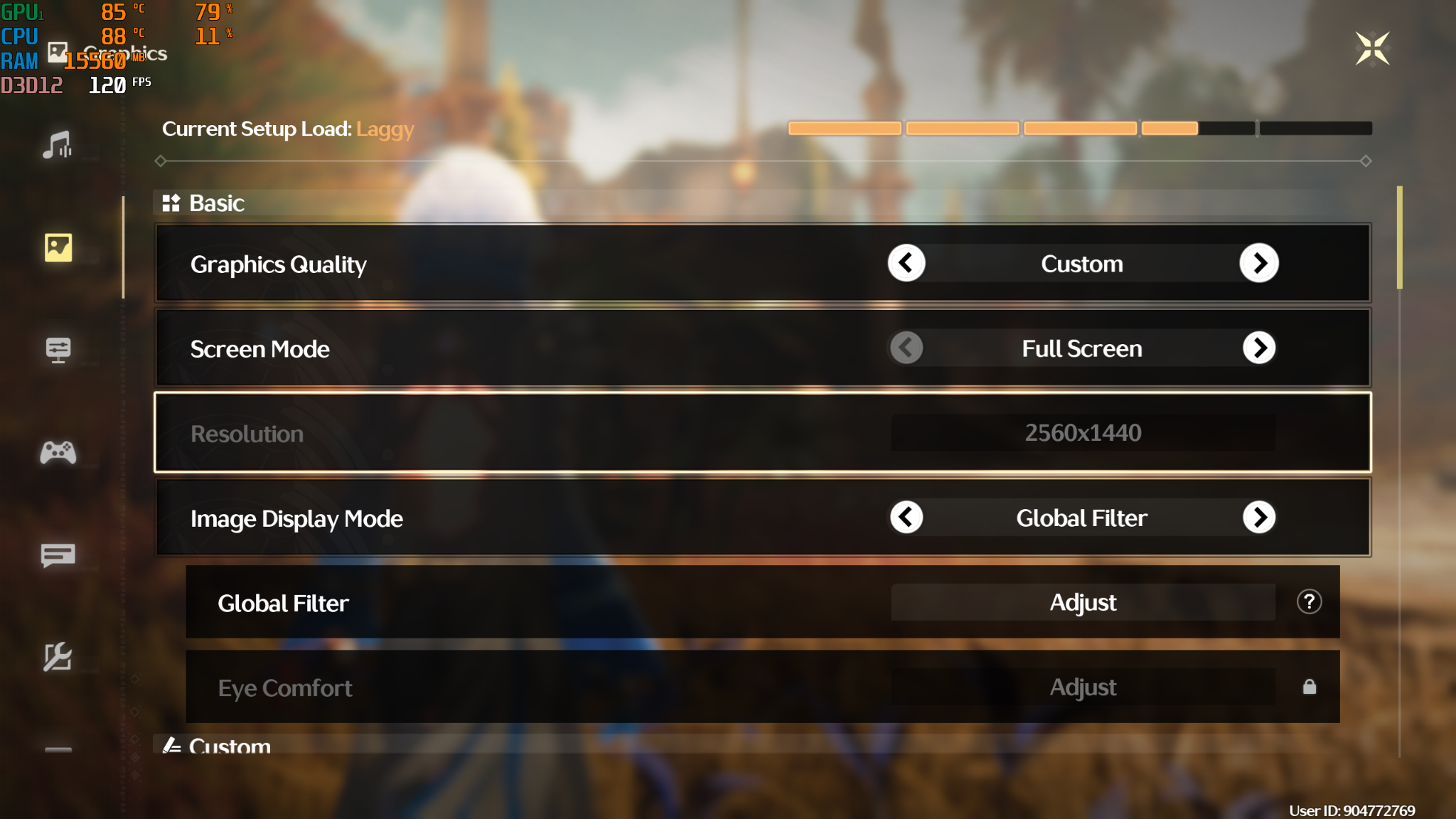1456x819 pixels.
Task: Cycle Image Display Mode to next option
Action: (1259, 518)
